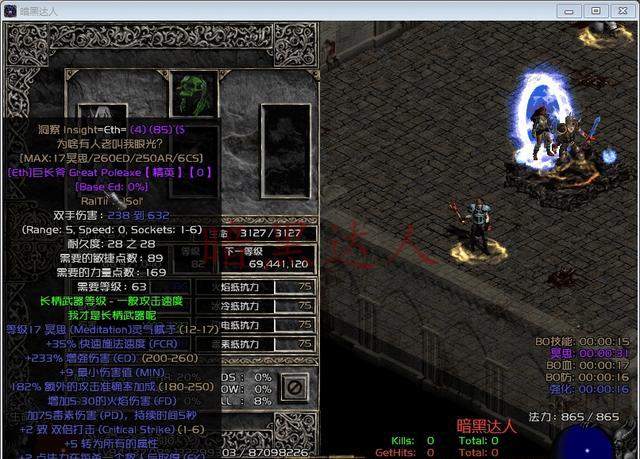Close the game window

620,10
